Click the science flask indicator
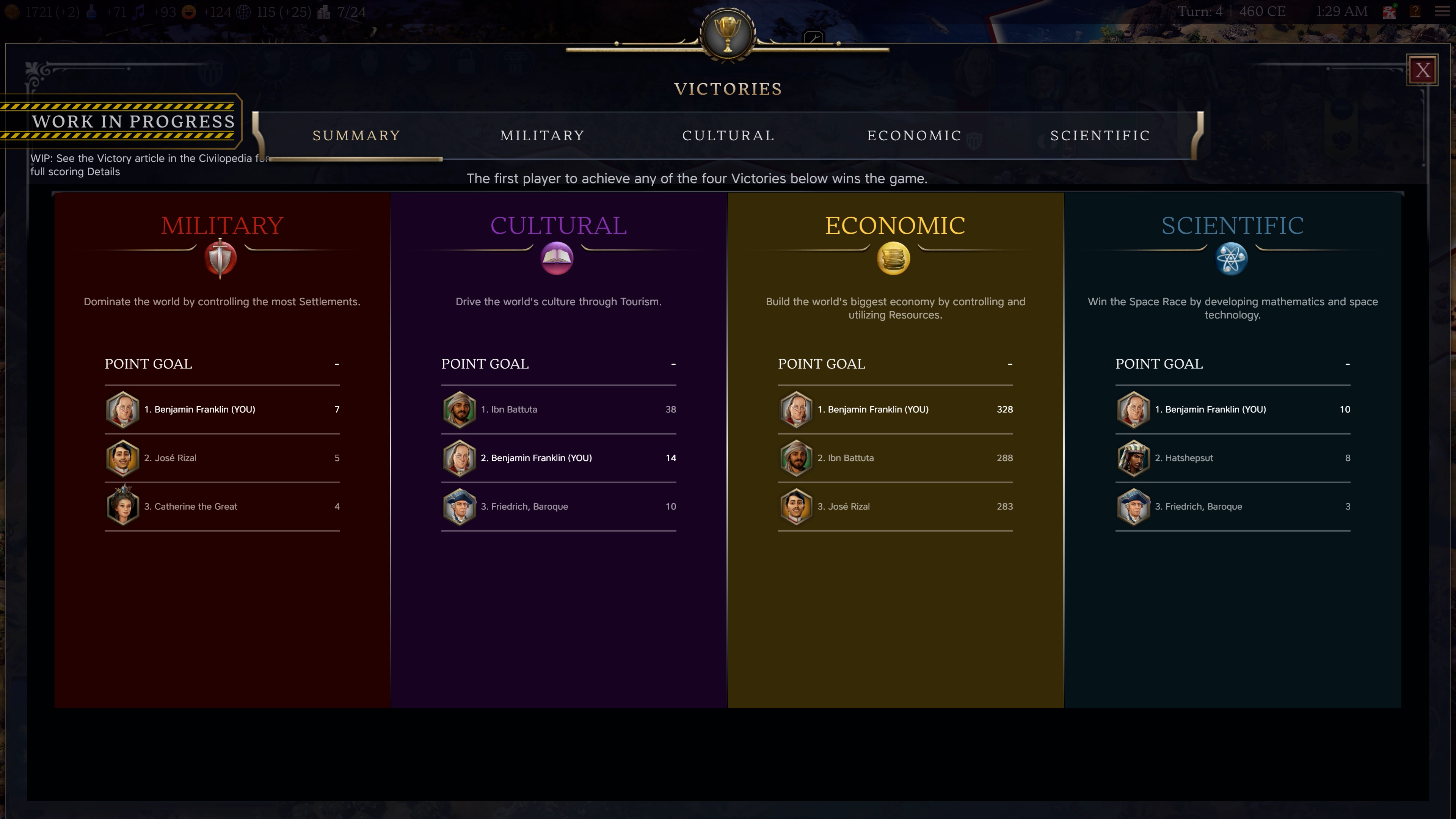Image resolution: width=1456 pixels, height=819 pixels. click(x=91, y=11)
